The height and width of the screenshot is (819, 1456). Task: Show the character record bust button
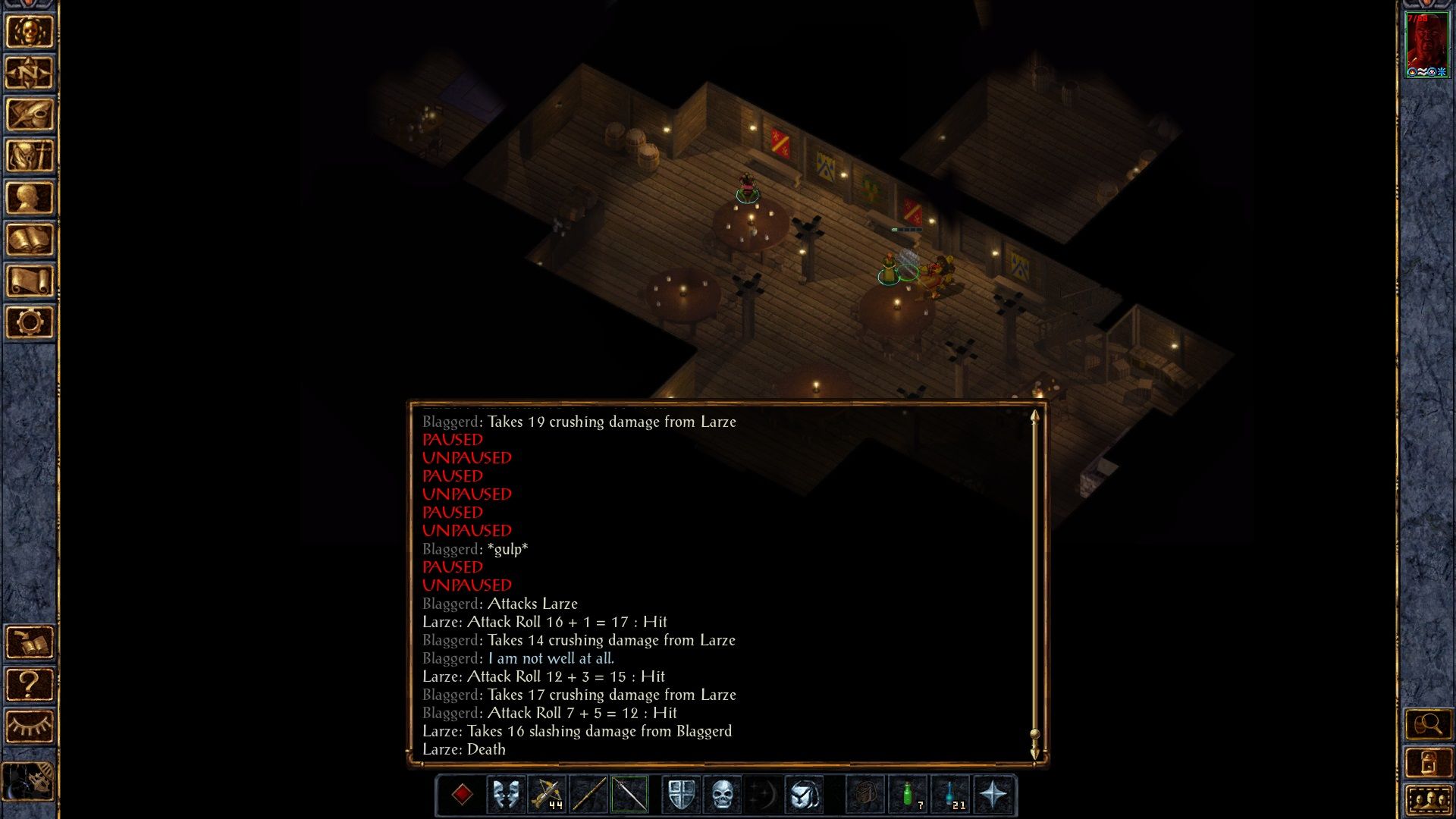30,198
